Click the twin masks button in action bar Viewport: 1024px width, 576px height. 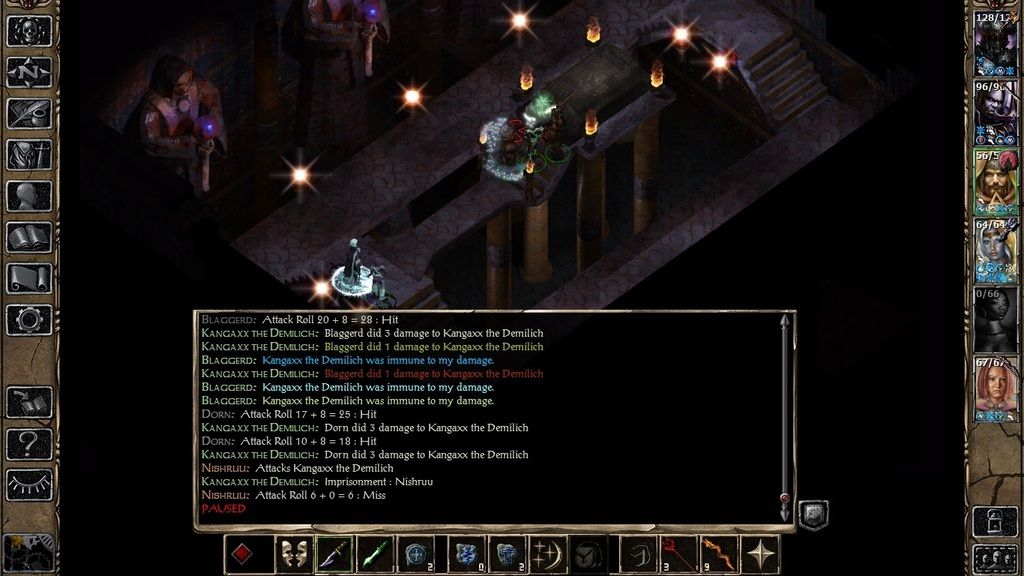(x=292, y=554)
